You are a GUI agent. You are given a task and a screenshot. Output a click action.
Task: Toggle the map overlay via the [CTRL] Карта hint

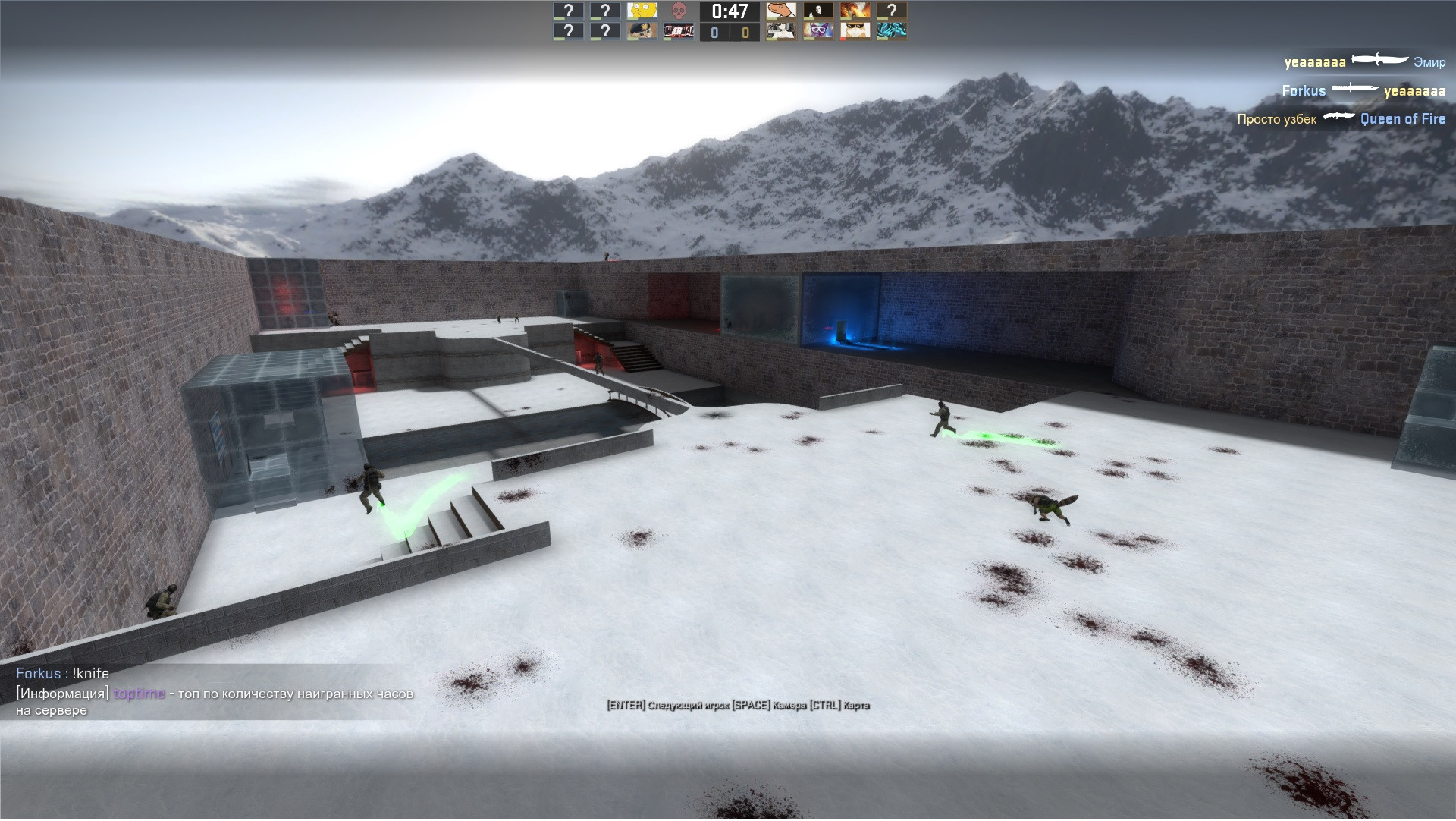pyautogui.click(x=842, y=706)
